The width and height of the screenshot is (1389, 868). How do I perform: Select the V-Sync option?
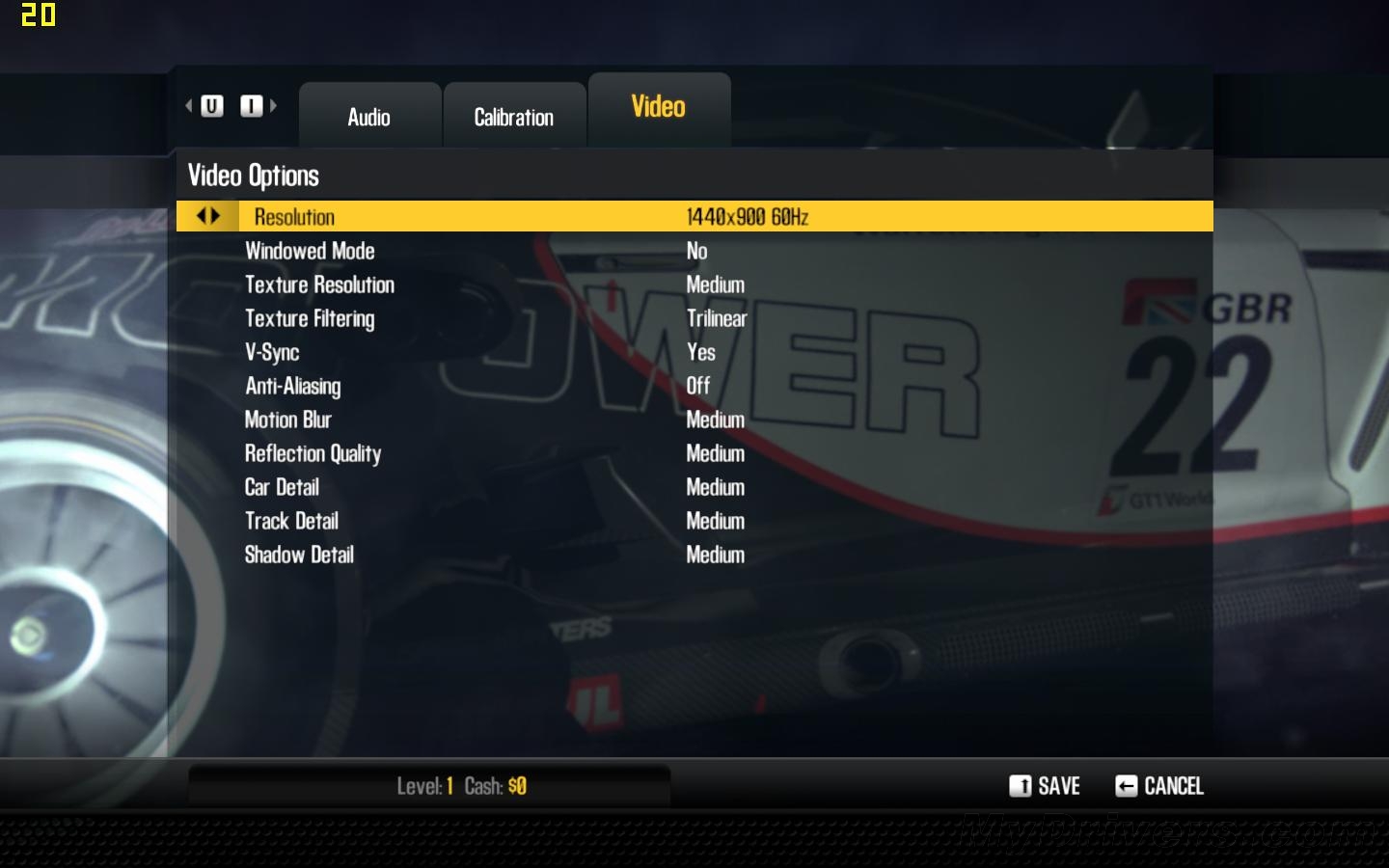point(272,352)
